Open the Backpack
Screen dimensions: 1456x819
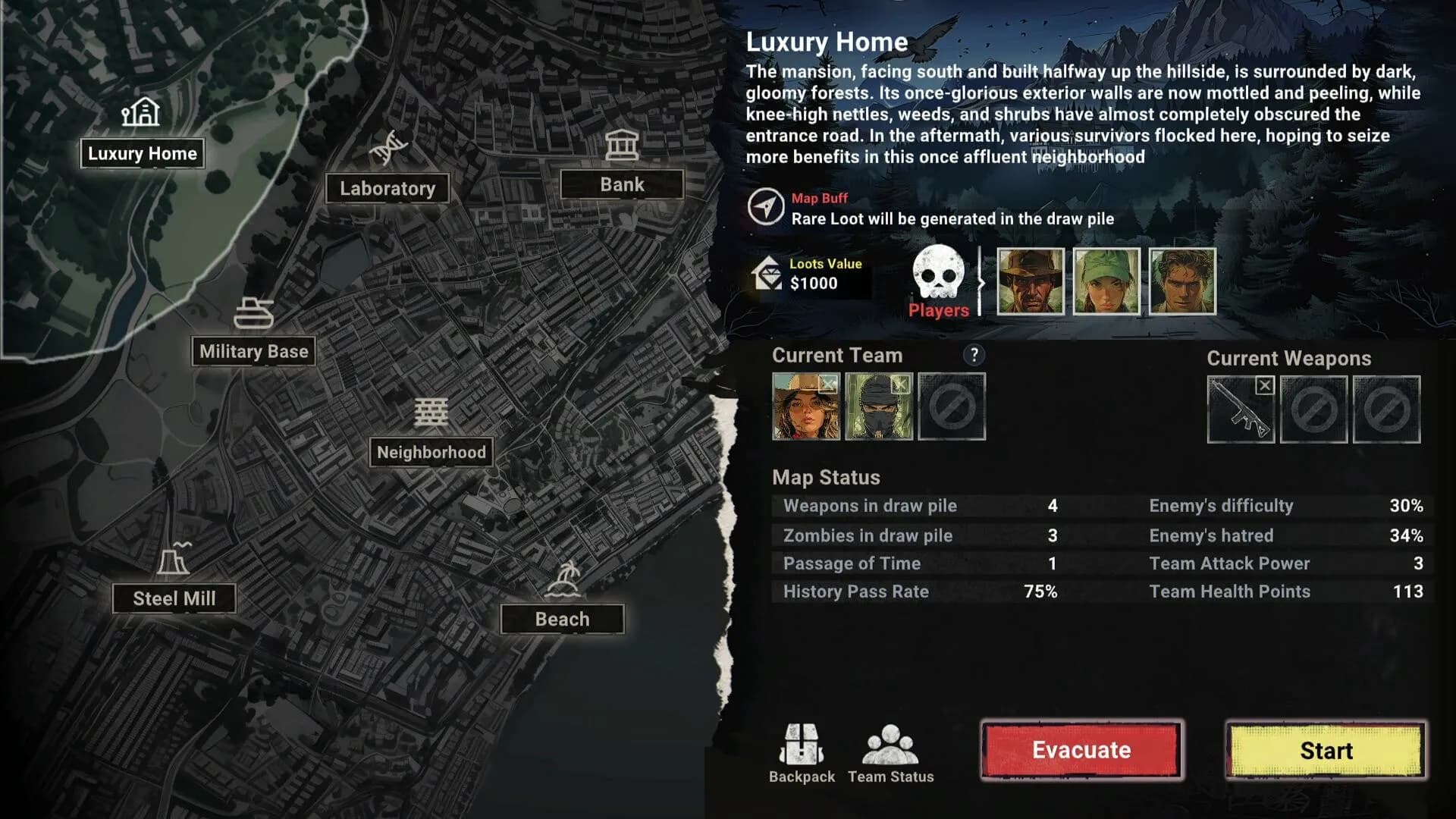tap(803, 747)
